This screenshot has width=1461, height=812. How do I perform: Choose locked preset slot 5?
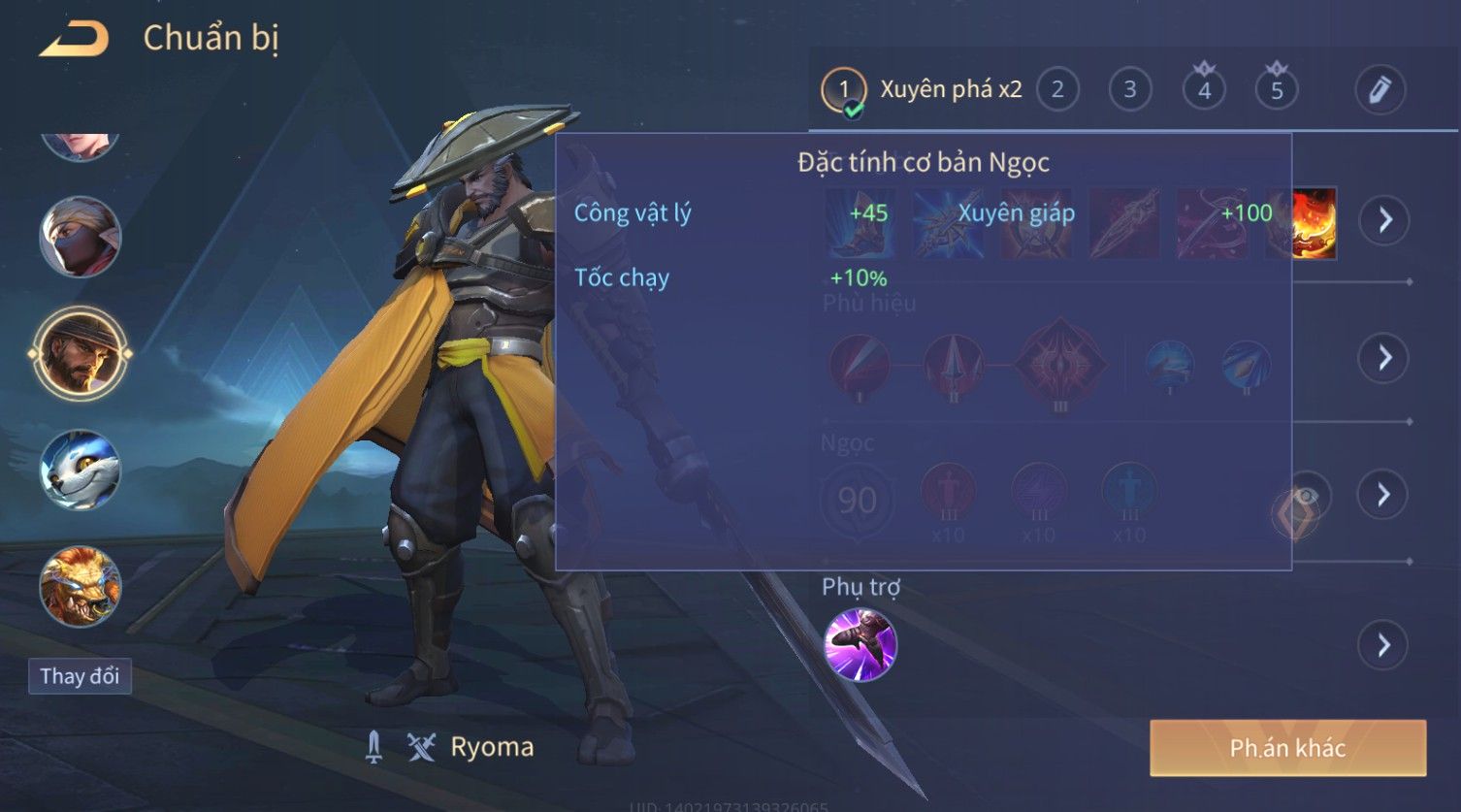(1277, 90)
